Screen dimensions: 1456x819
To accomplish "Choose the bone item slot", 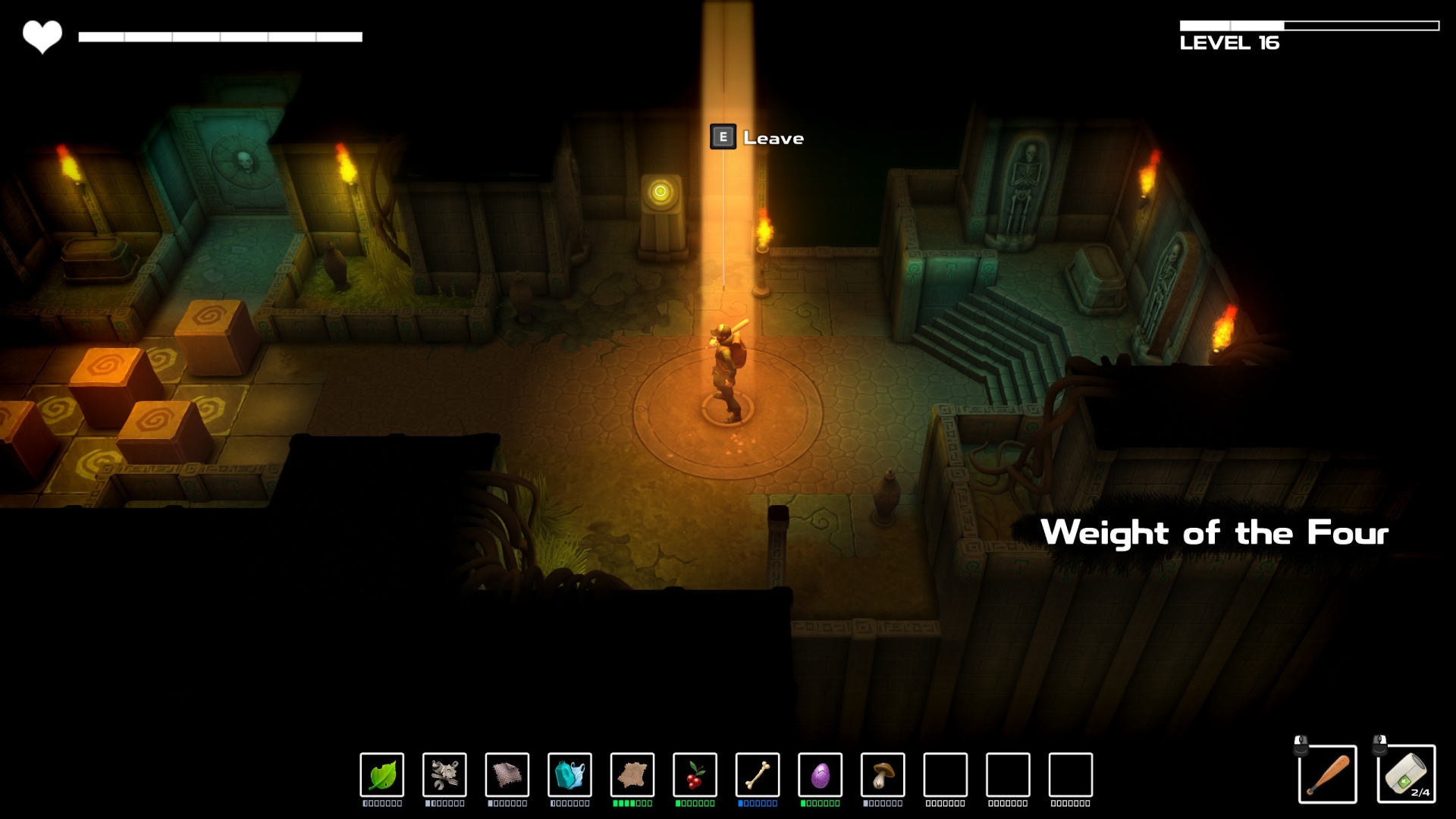I will point(758,774).
